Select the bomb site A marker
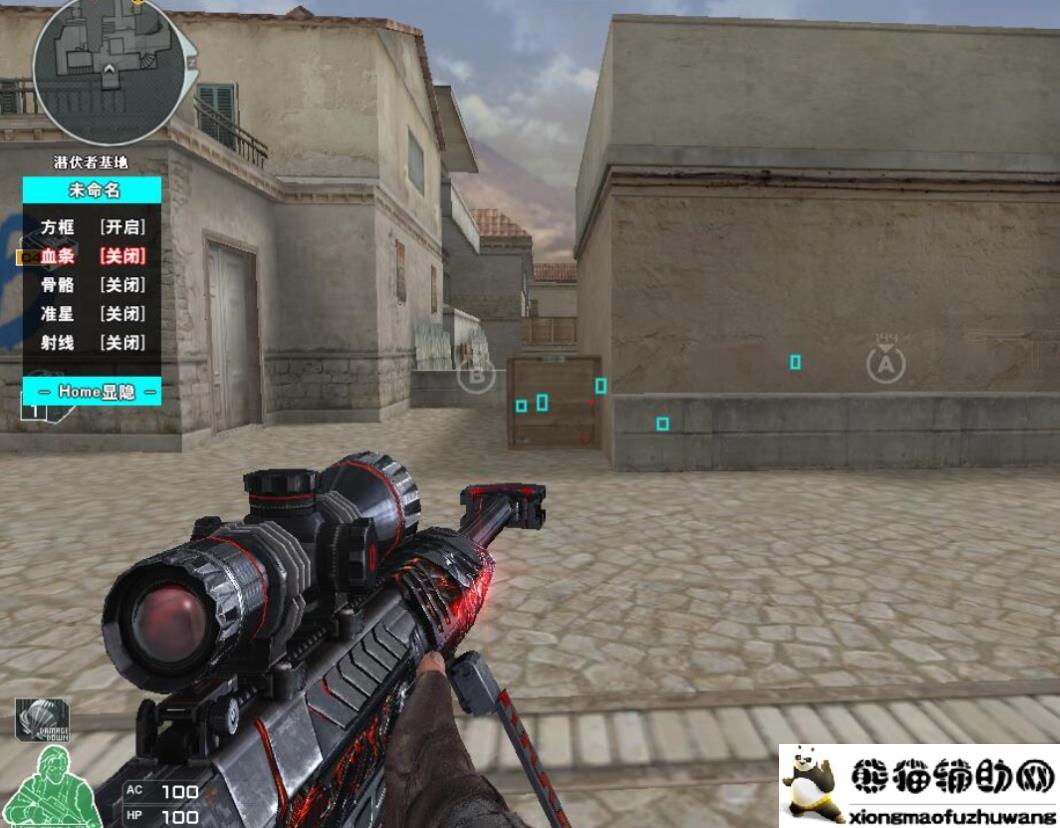The width and height of the screenshot is (1060, 828). (x=884, y=364)
